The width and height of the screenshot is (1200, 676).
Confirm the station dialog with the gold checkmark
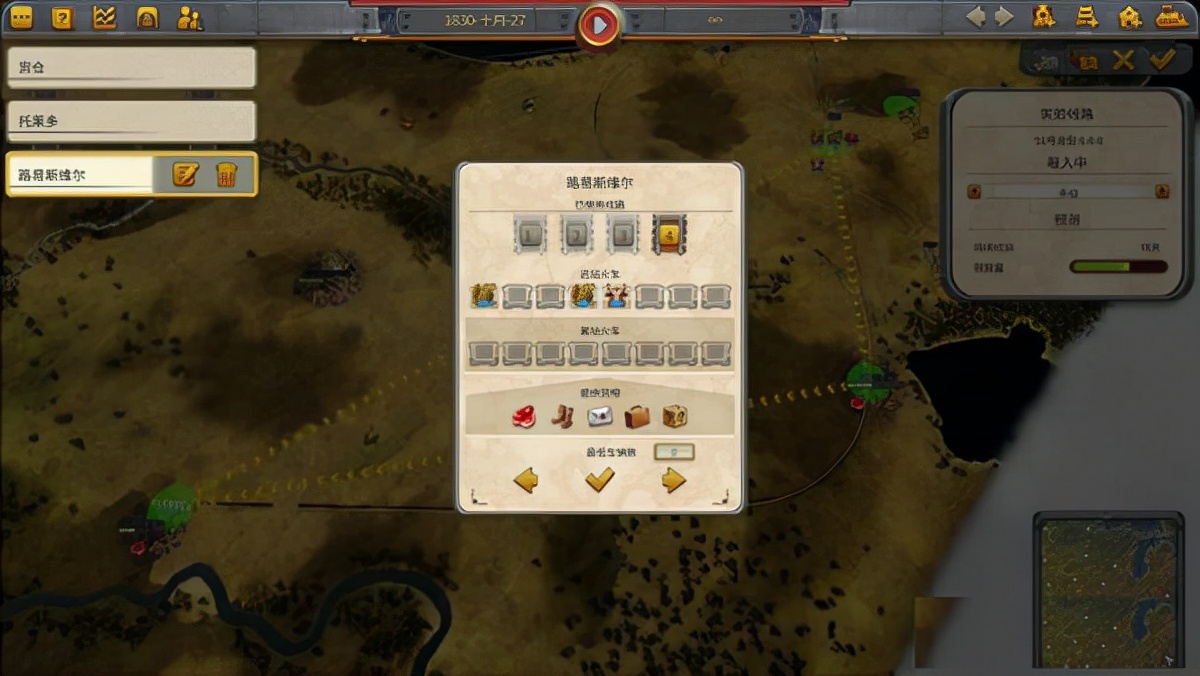pos(599,481)
